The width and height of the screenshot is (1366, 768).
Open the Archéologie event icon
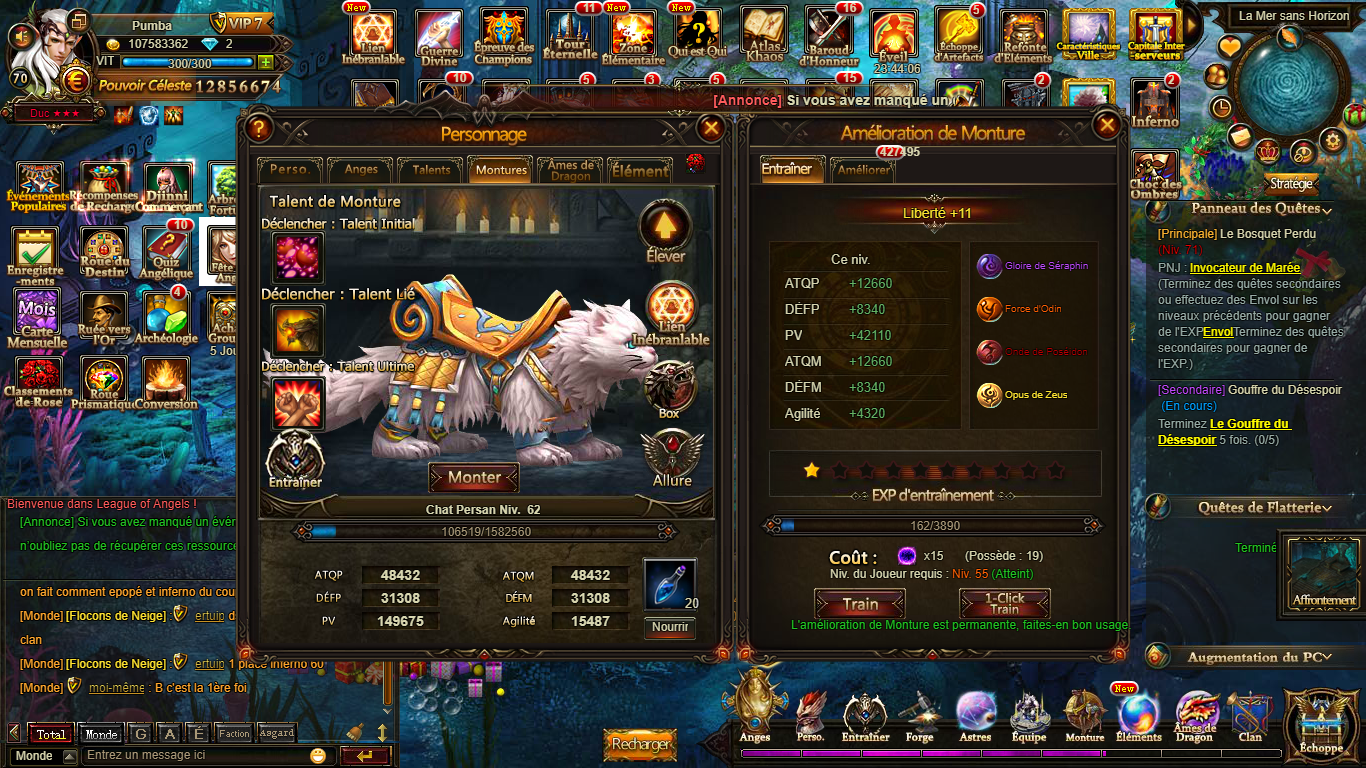(x=166, y=318)
